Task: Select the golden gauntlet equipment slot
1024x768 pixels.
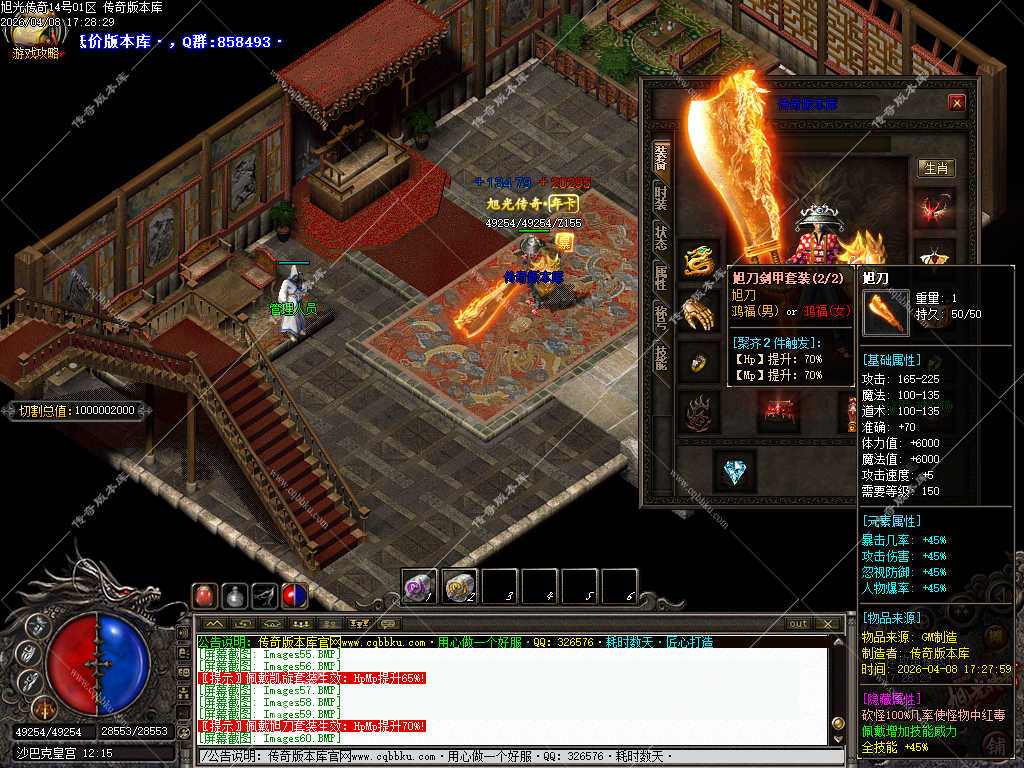Action: (x=699, y=312)
